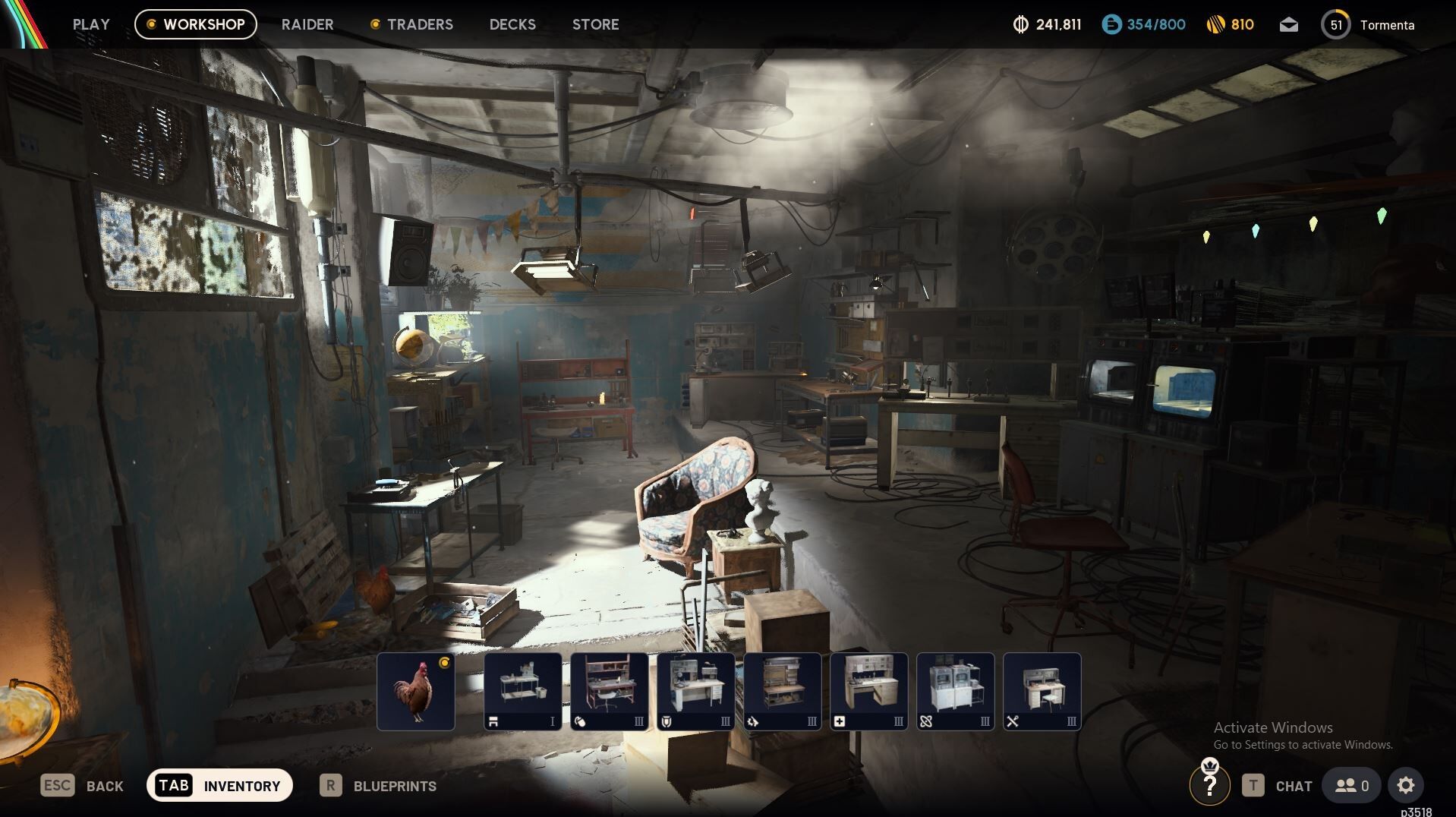Open the PLAY tab
The image size is (1456, 817).
[91, 24]
